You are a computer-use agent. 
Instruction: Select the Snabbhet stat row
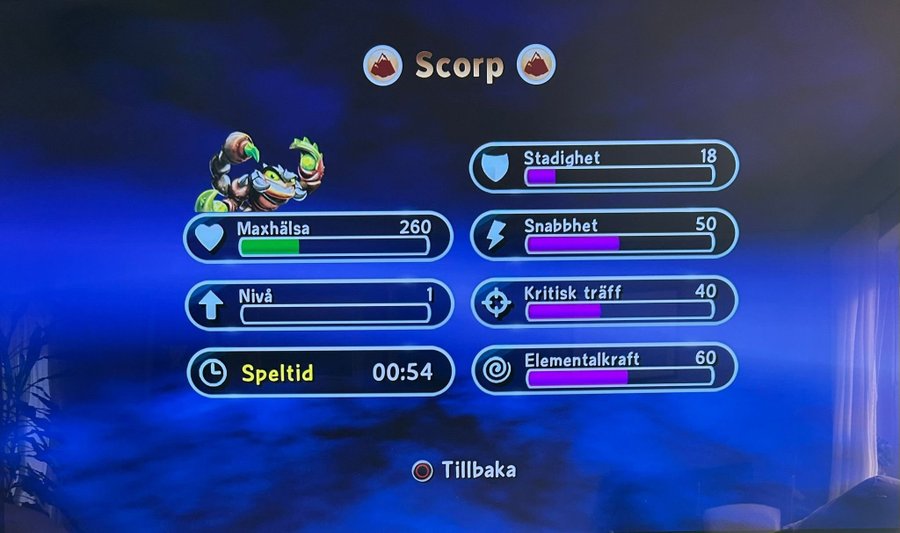604,234
